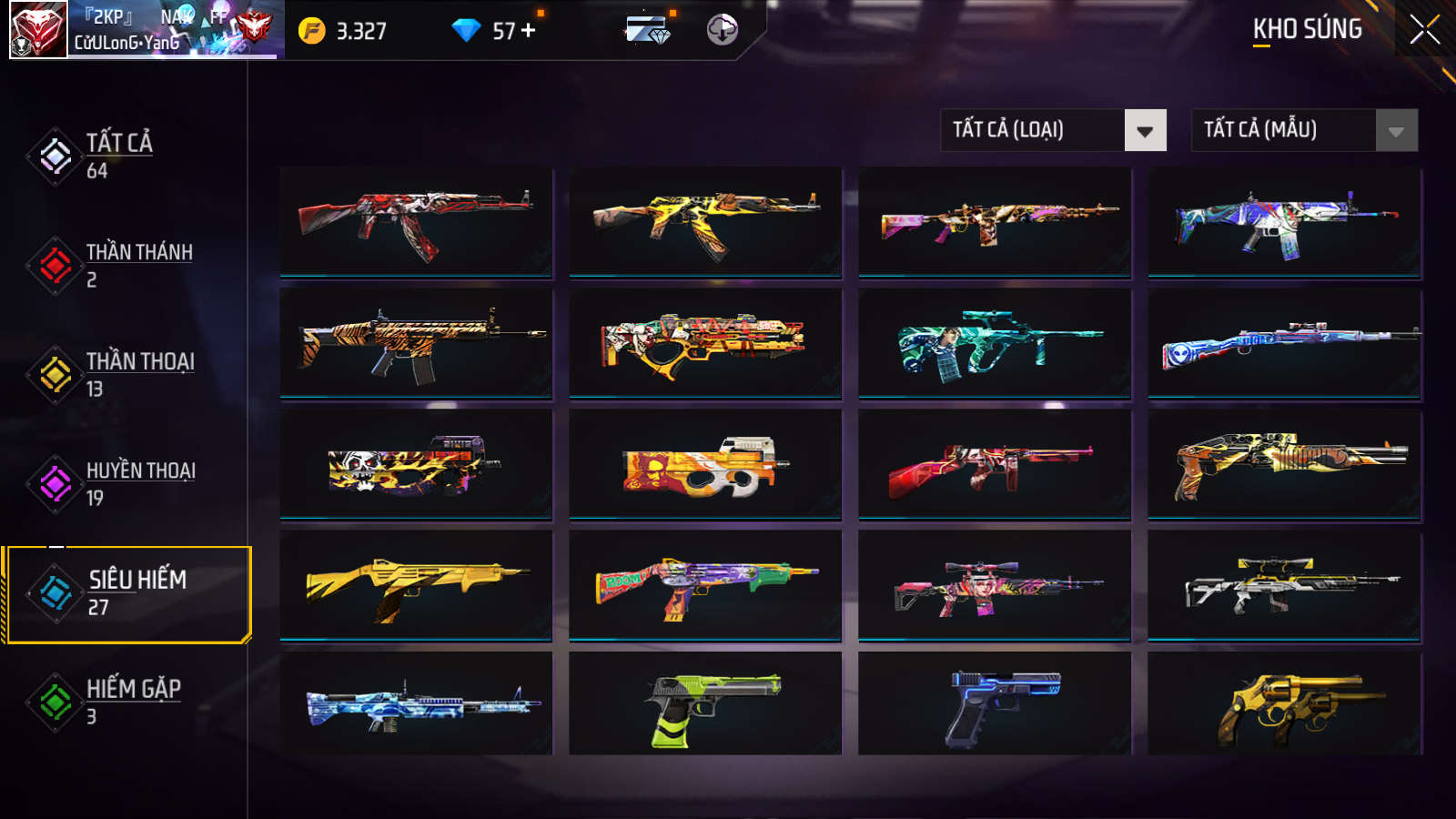This screenshot has height=819, width=1456.
Task: Select the orange P90 skin
Action: click(705, 465)
